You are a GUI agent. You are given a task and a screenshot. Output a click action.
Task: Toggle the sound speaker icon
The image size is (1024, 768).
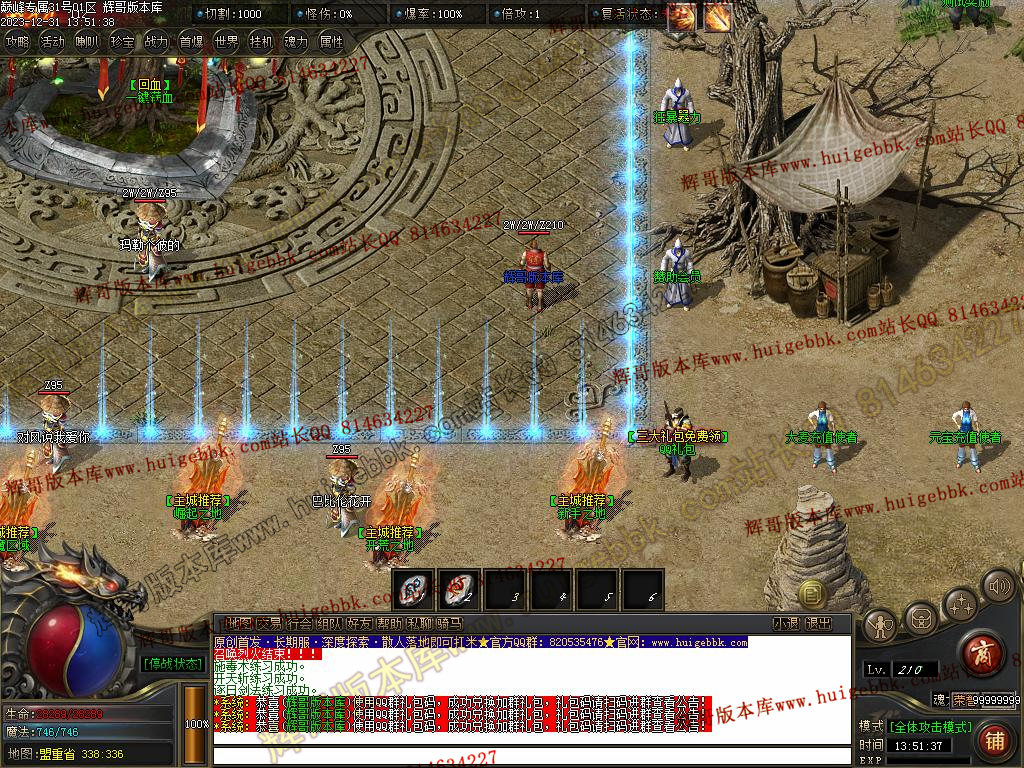click(x=998, y=584)
